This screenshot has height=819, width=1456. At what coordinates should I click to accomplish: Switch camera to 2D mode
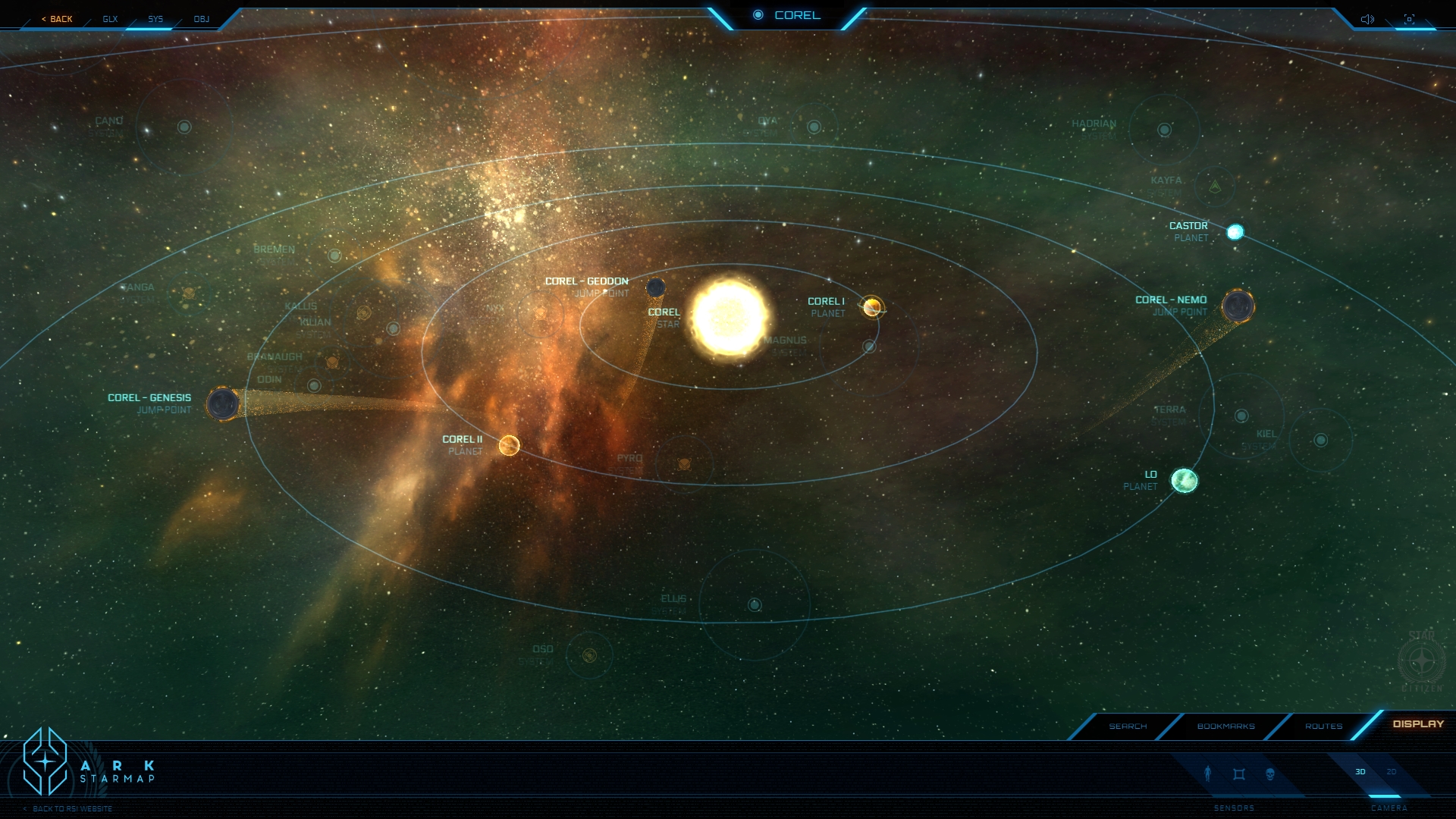[x=1392, y=772]
